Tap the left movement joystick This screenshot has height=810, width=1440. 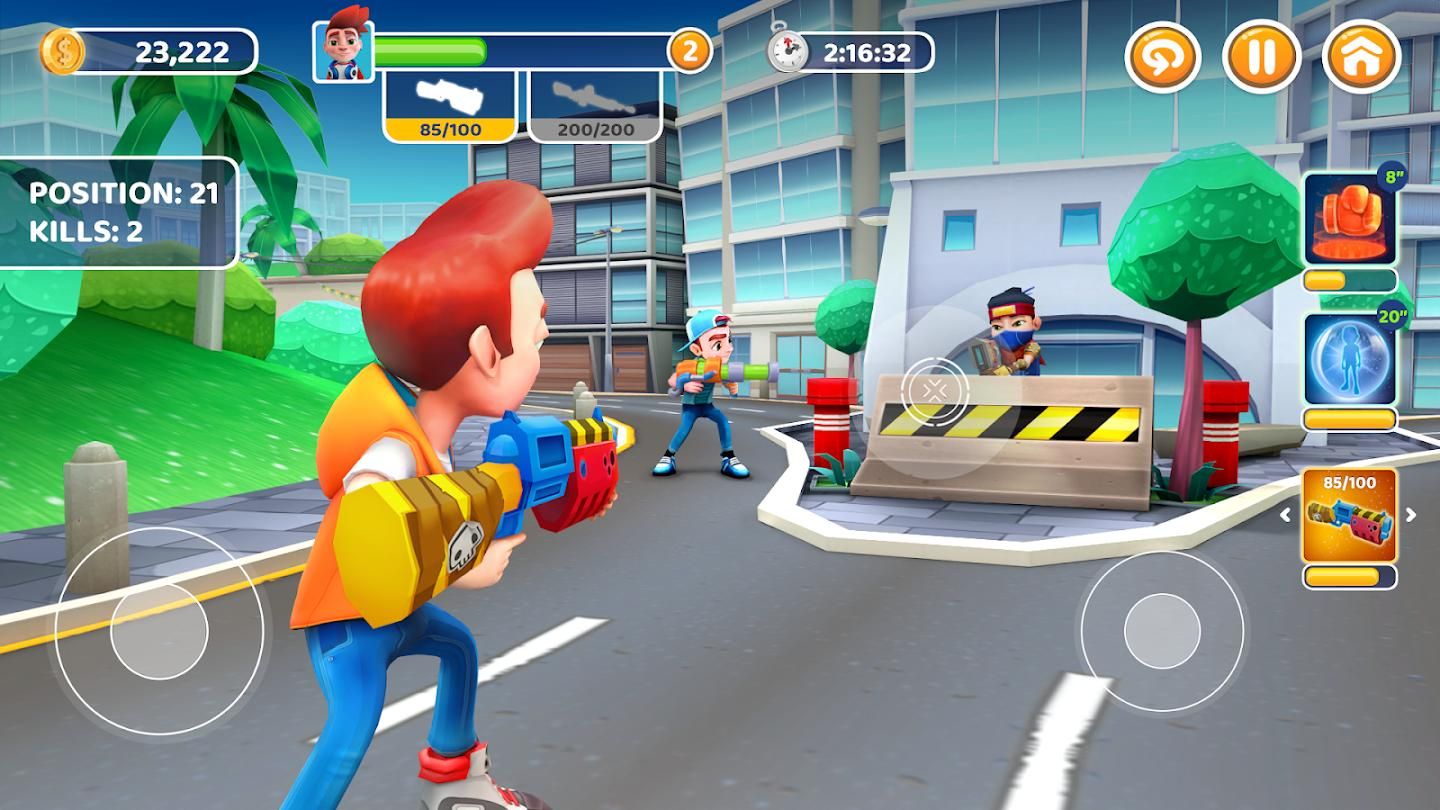(x=159, y=632)
